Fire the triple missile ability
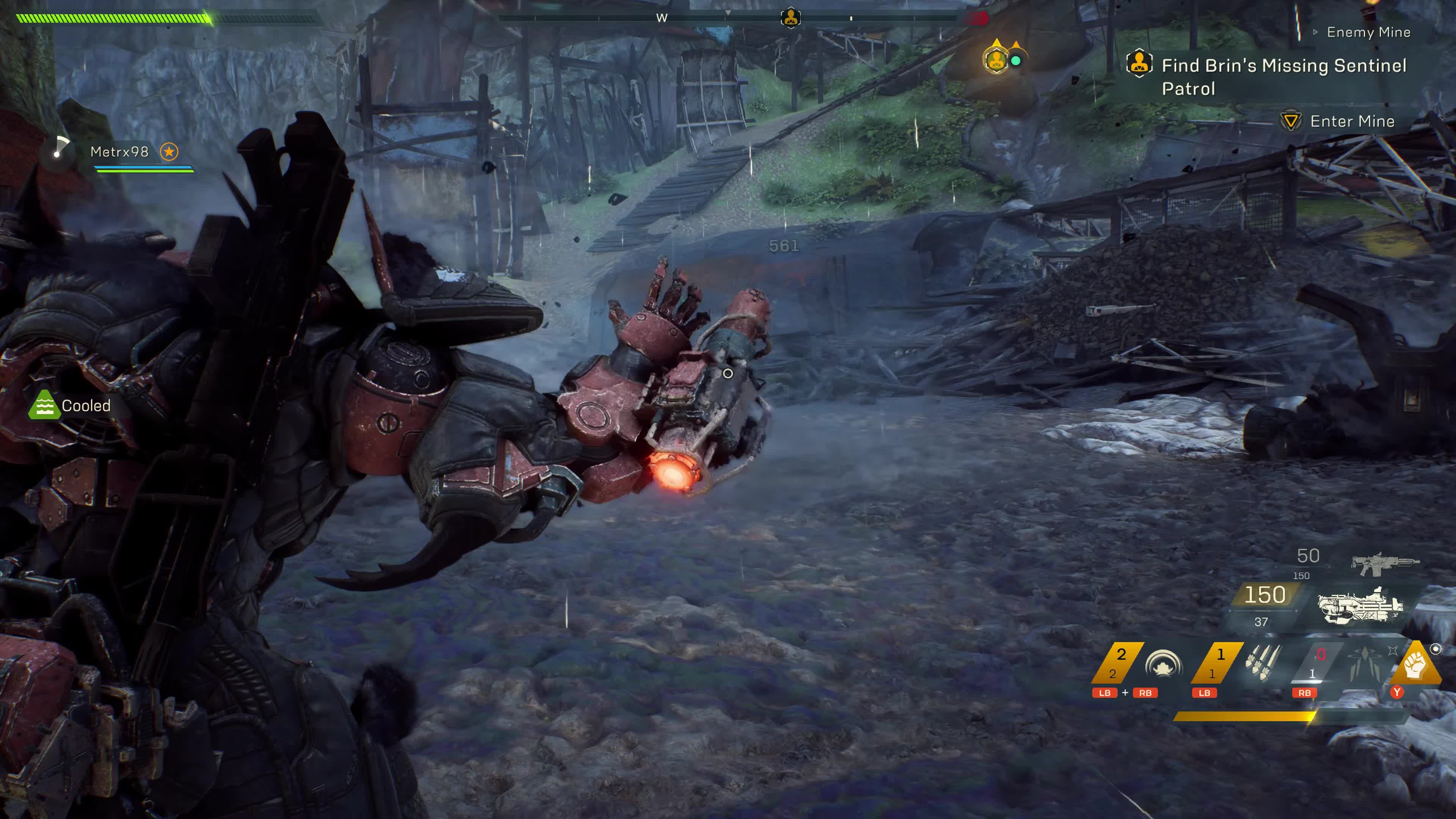 (x=1262, y=662)
